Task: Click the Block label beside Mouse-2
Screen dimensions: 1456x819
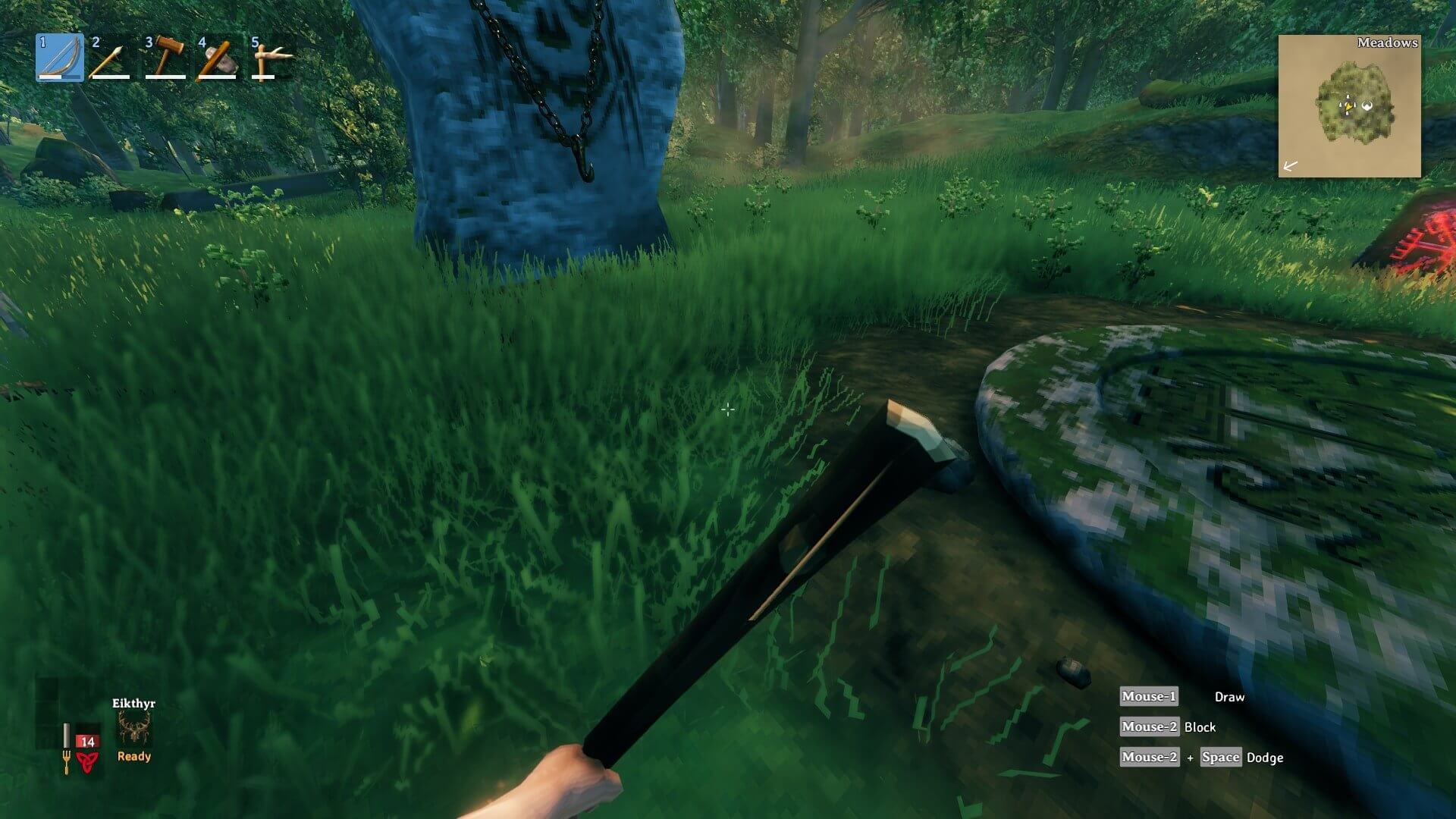Action: [1200, 727]
